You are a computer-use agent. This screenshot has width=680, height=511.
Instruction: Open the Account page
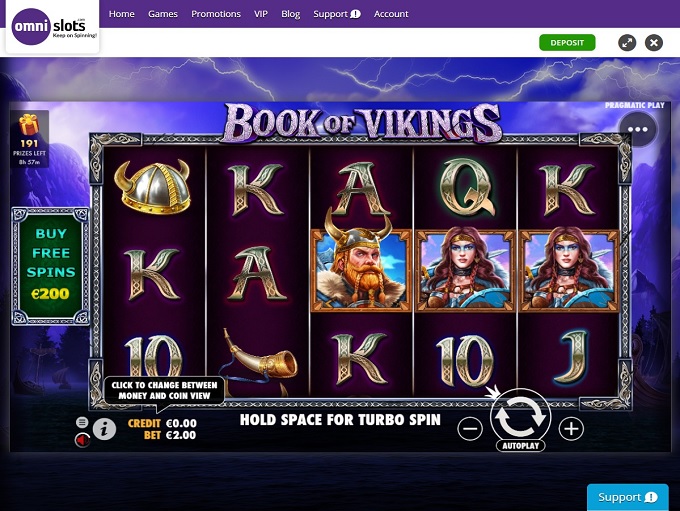pyautogui.click(x=391, y=14)
